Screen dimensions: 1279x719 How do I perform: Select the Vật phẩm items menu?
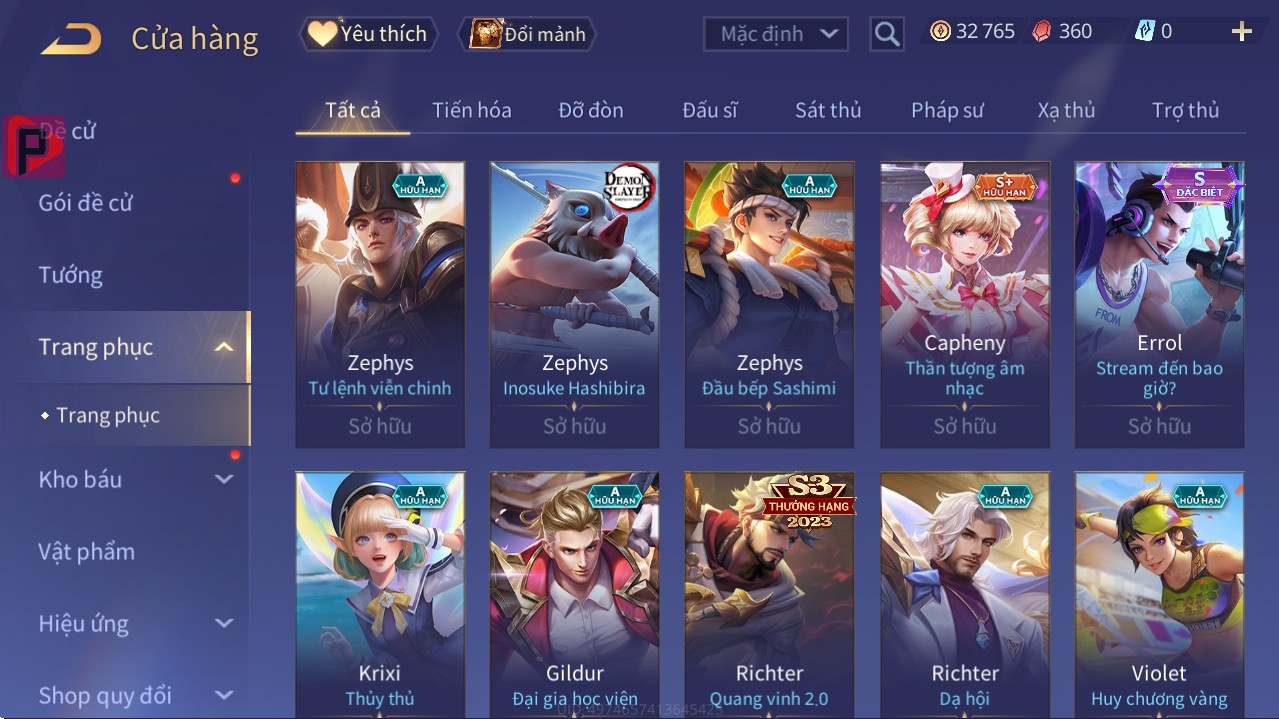(x=87, y=552)
